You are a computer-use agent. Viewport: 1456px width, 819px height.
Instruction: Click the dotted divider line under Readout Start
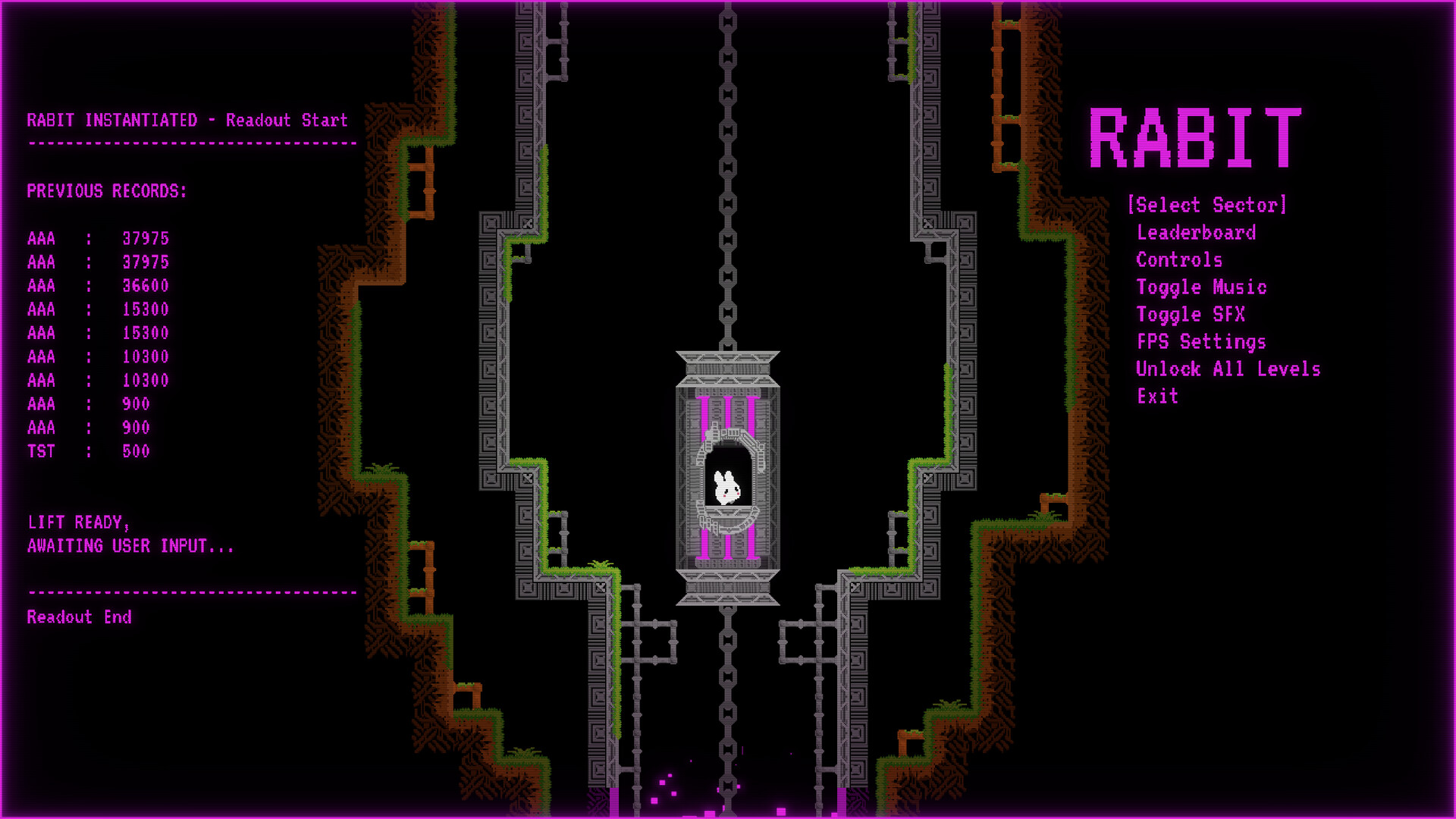190,141
